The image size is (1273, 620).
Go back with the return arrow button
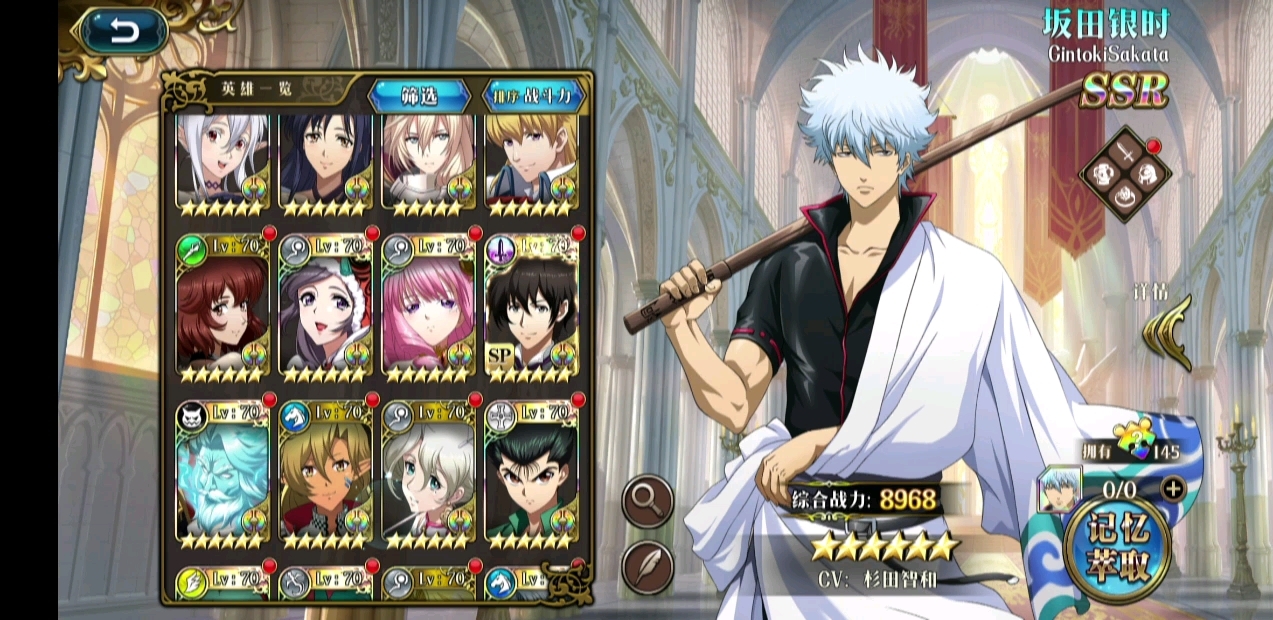(124, 32)
